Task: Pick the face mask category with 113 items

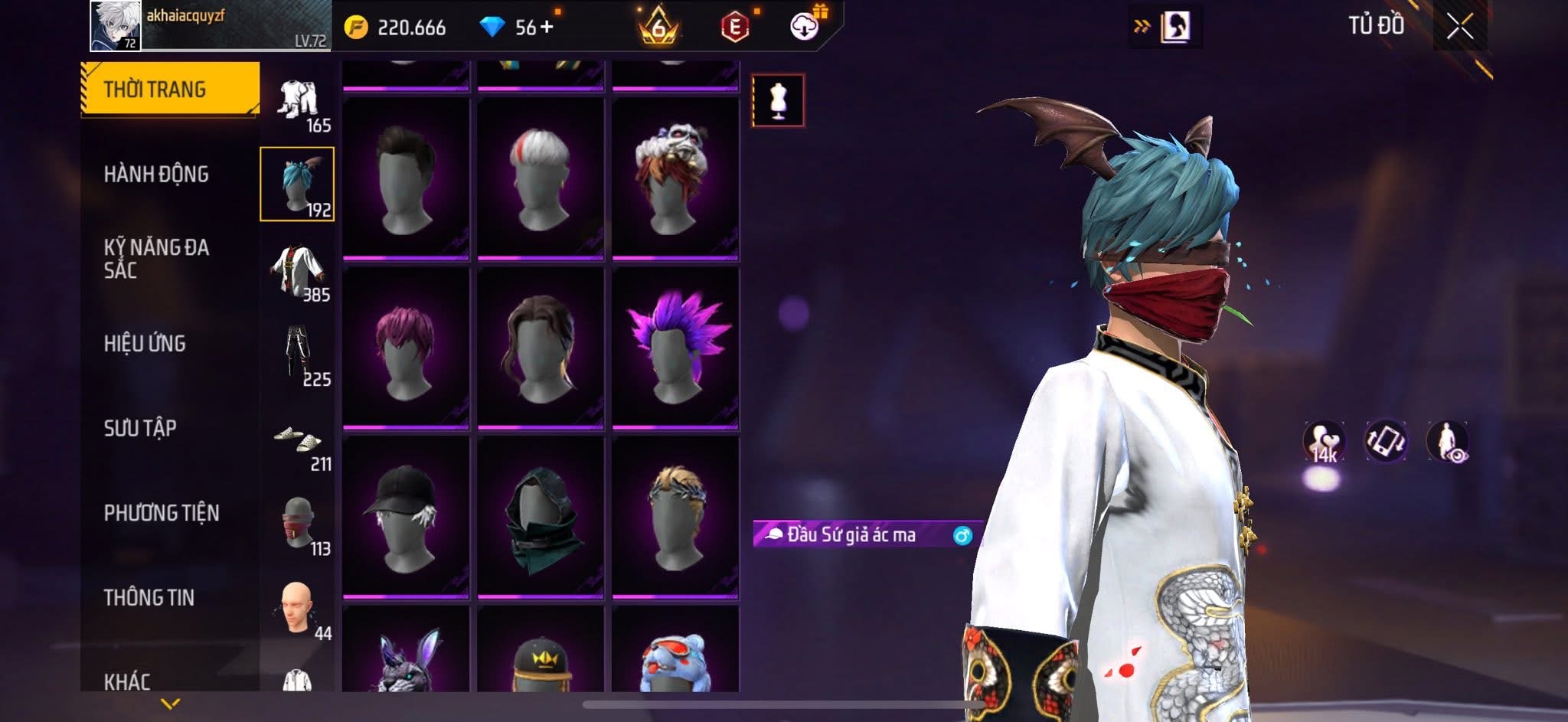Action: pos(299,526)
